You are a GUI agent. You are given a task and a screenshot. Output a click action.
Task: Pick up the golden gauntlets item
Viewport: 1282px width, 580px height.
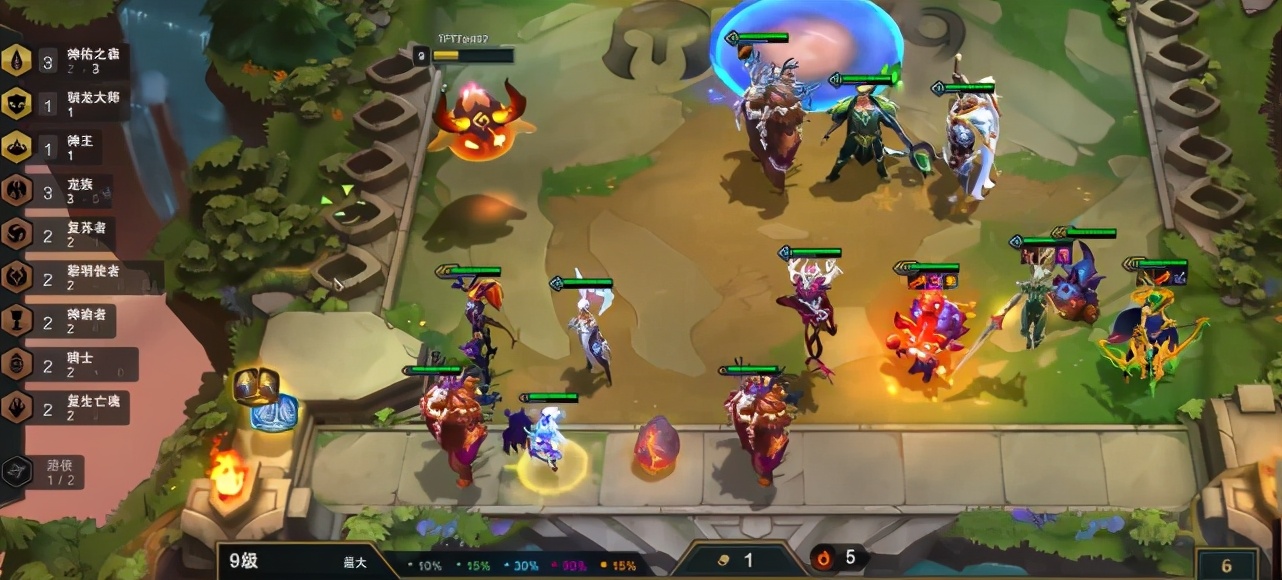(256, 385)
